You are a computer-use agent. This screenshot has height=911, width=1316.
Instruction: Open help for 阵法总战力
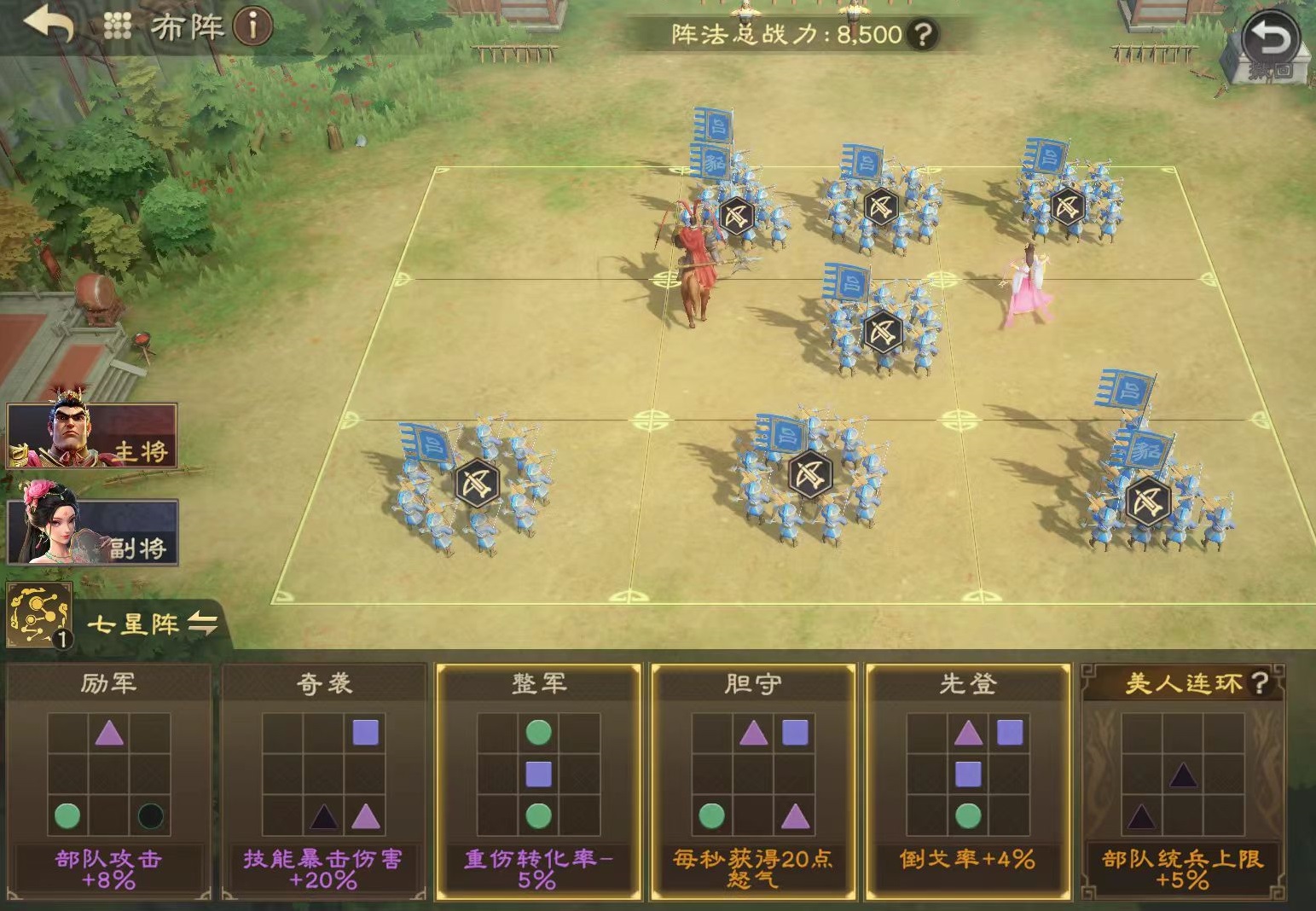point(922,34)
